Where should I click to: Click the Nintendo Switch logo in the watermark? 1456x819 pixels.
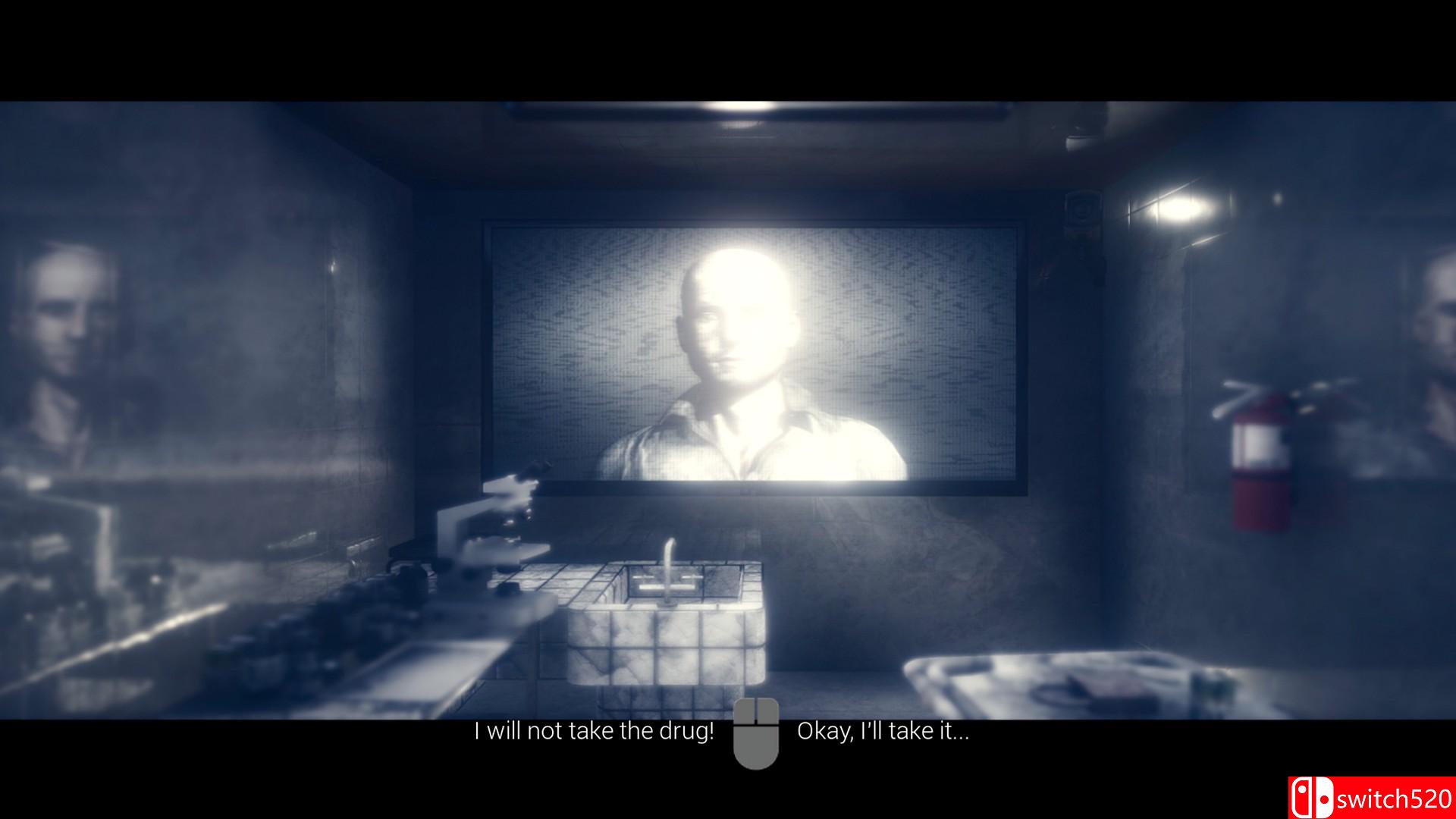pyautogui.click(x=1312, y=797)
